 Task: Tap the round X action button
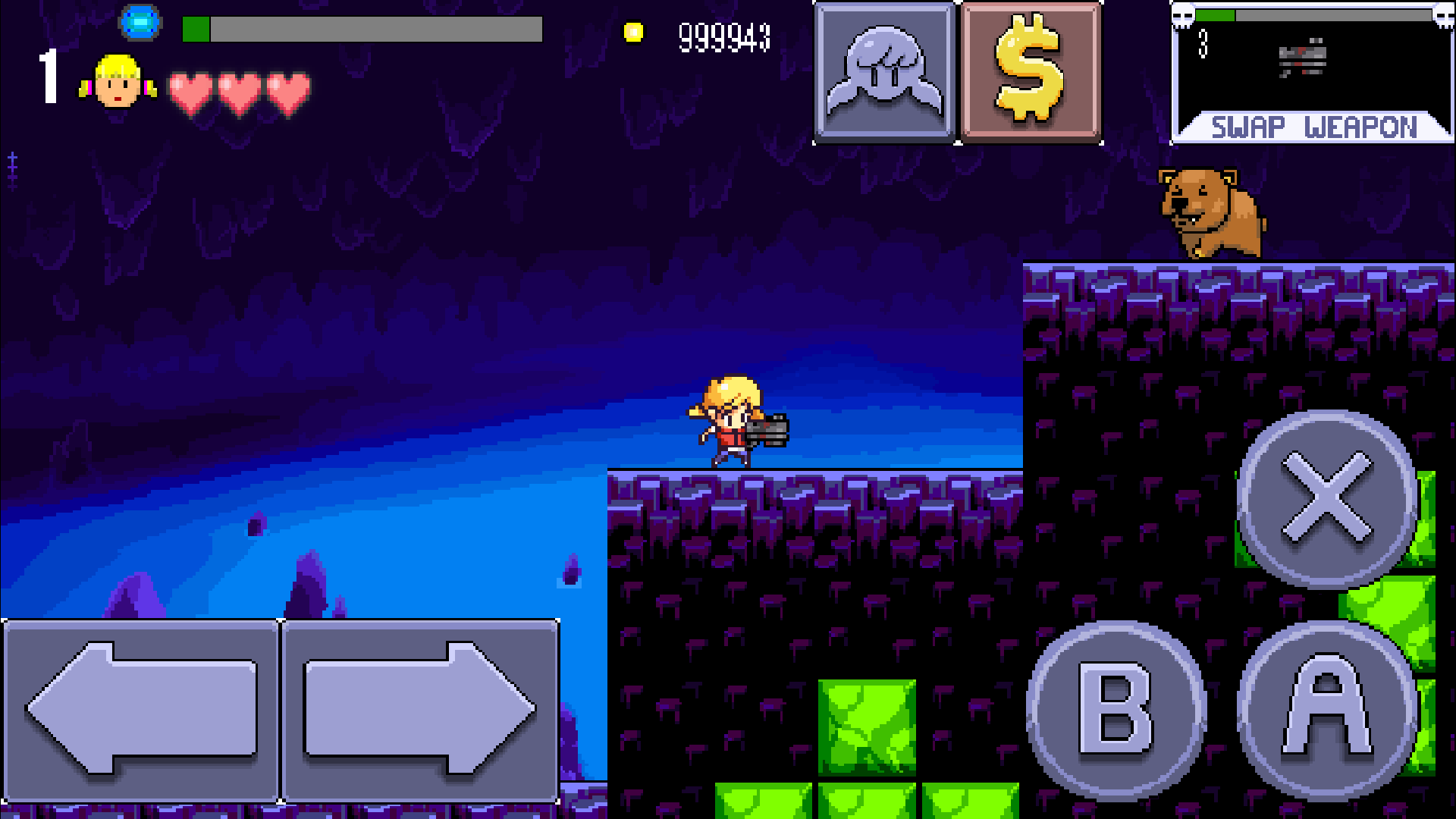click(x=1327, y=499)
